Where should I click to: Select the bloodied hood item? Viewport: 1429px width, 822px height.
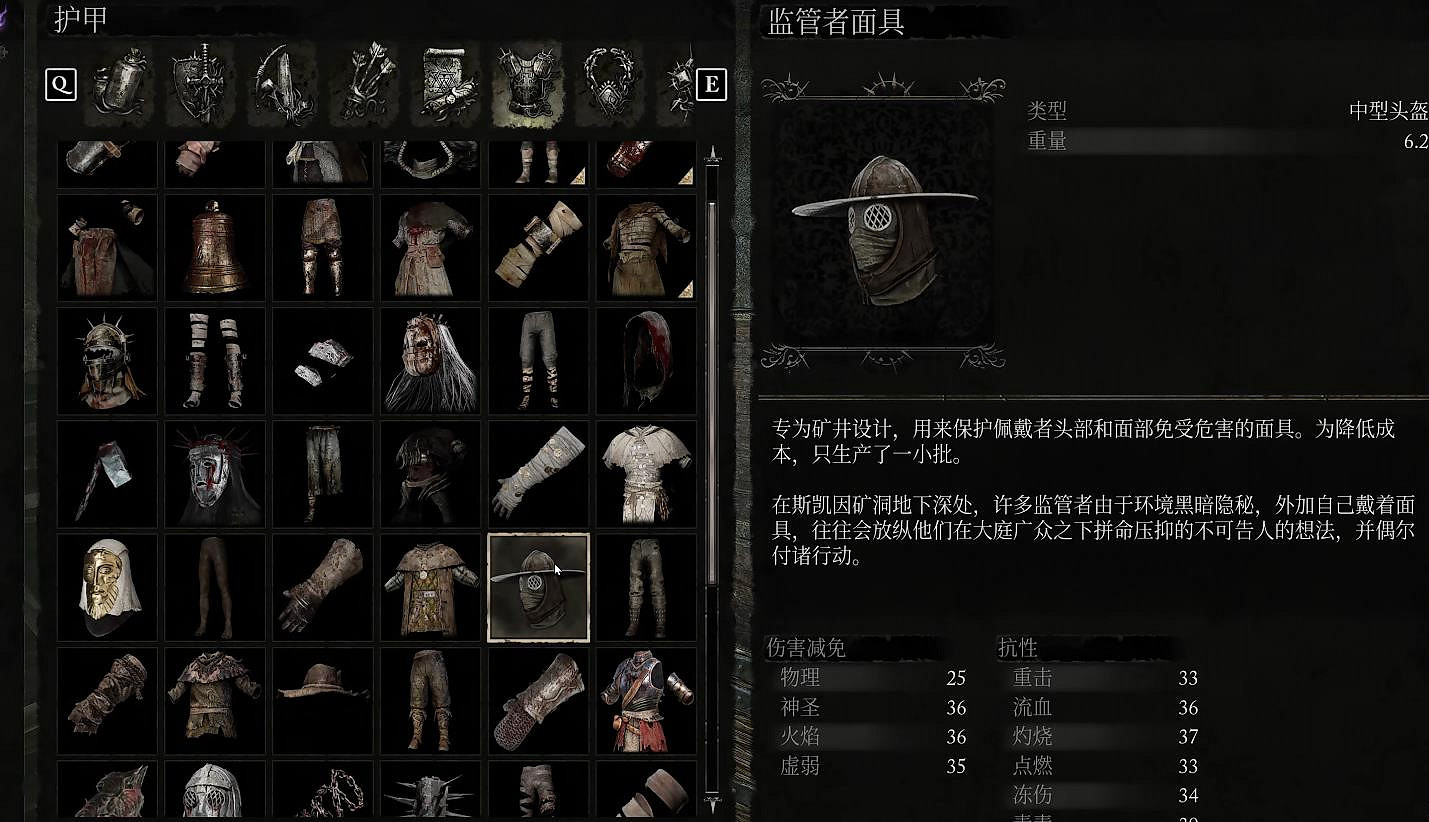tap(646, 363)
